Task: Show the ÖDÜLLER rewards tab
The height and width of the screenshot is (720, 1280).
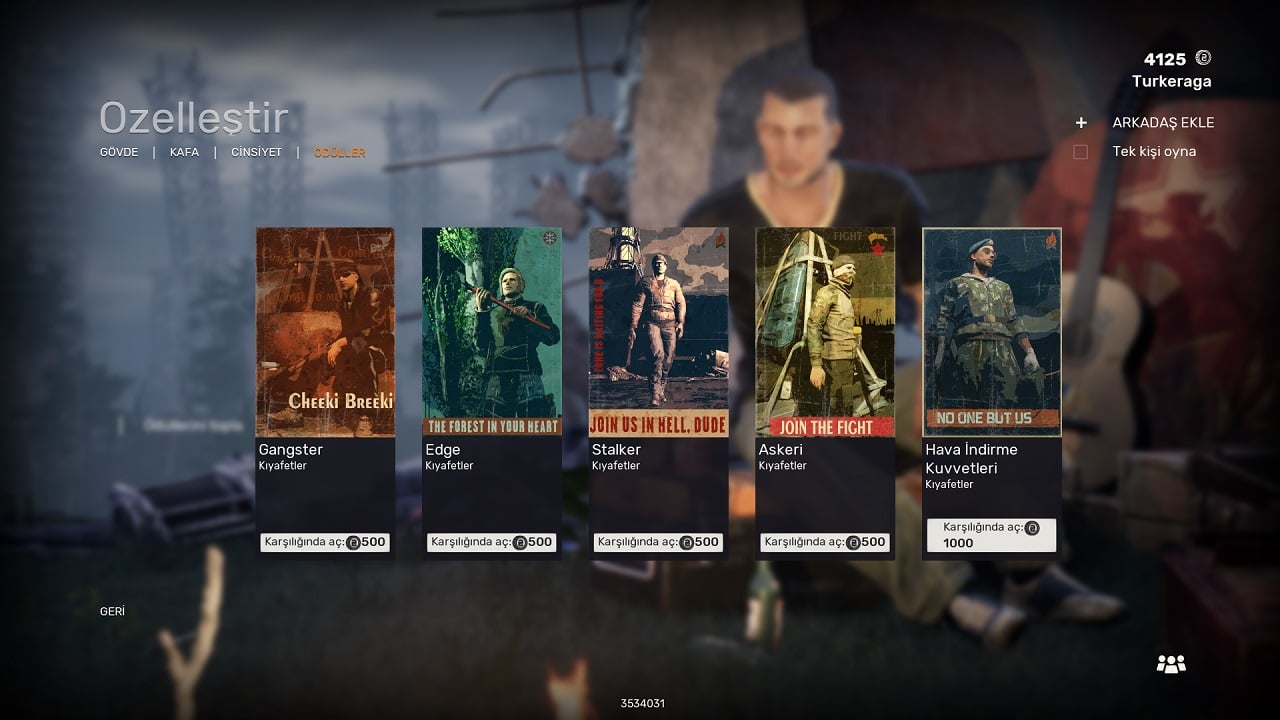Action: pyautogui.click(x=339, y=153)
